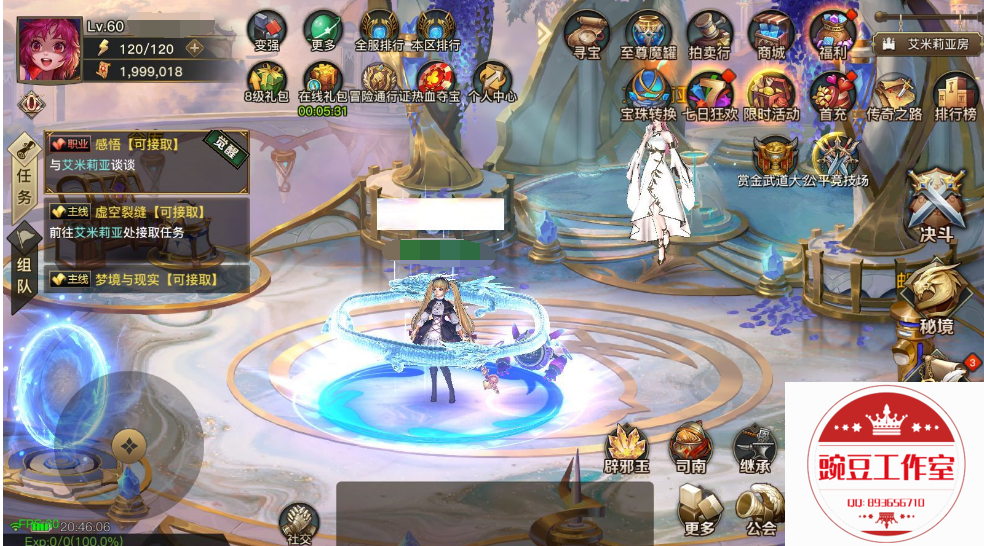Click the player avatar portrait

pyautogui.click(x=48, y=50)
